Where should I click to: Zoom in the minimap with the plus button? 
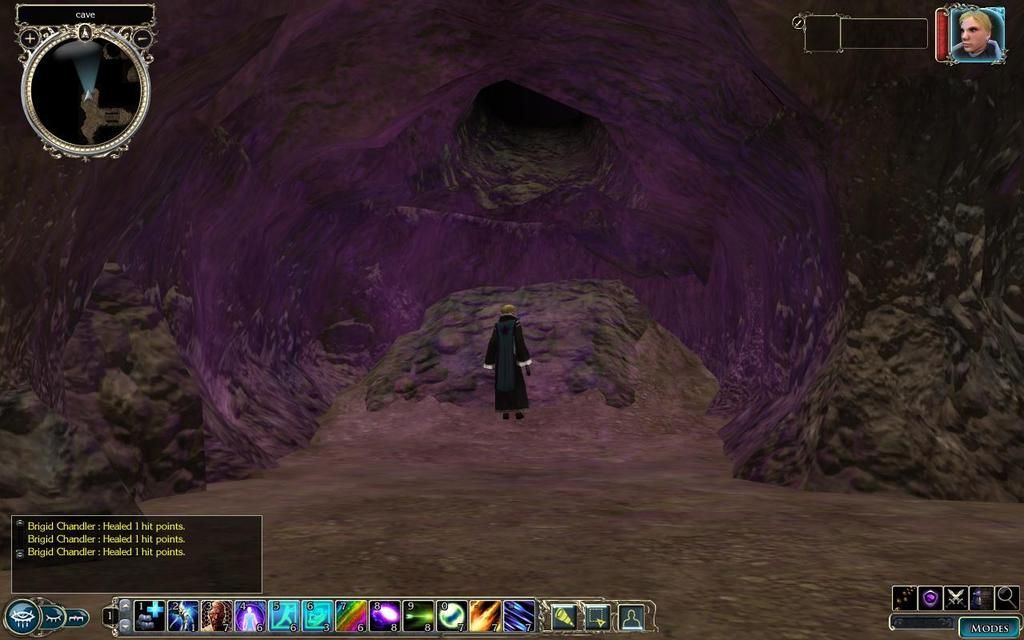(x=30, y=38)
